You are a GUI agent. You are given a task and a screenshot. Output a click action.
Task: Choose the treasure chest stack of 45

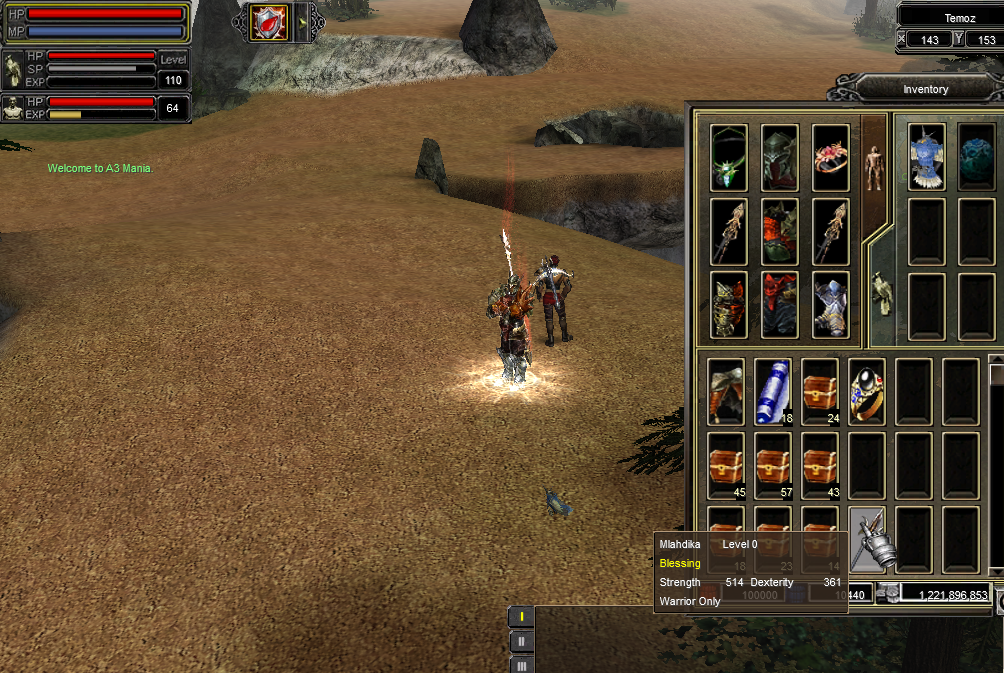click(x=726, y=465)
